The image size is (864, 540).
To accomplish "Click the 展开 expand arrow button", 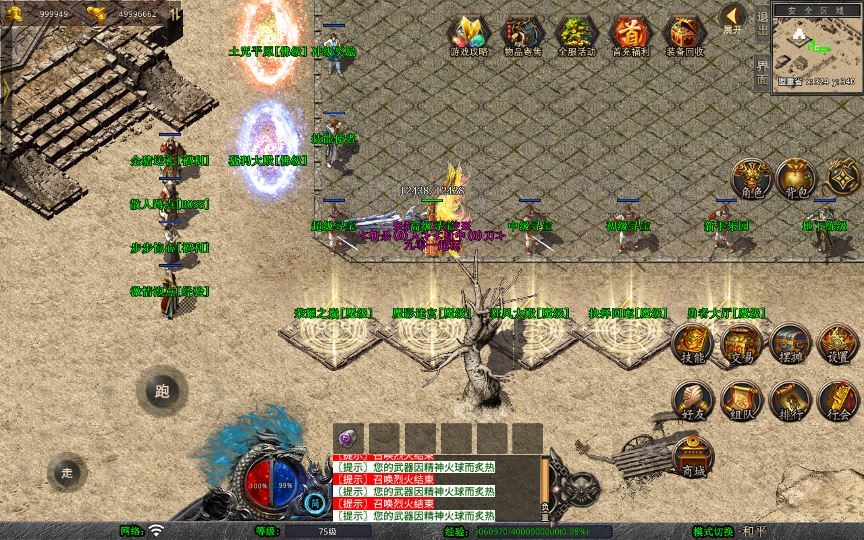I will (733, 17).
